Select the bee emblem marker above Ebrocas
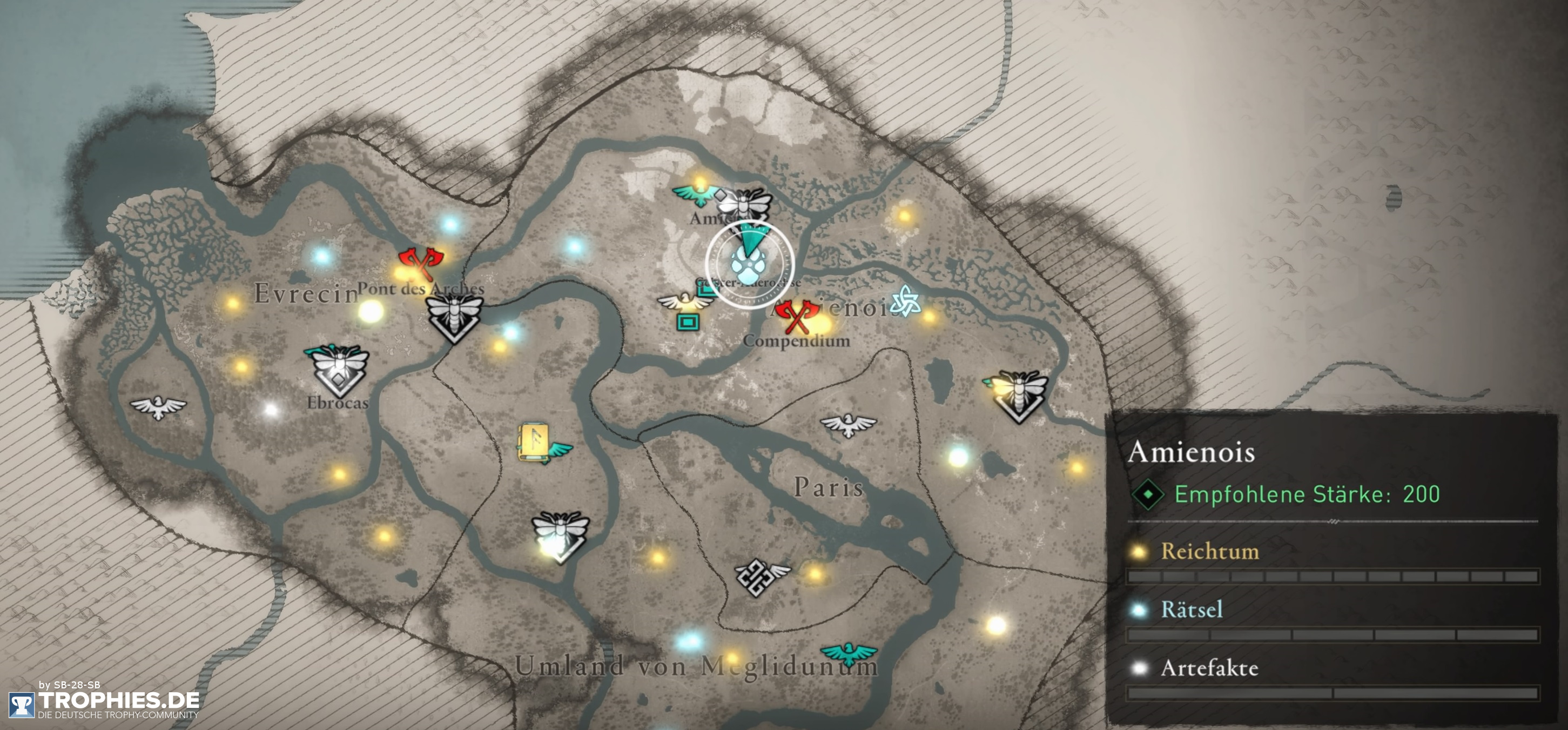 (338, 367)
